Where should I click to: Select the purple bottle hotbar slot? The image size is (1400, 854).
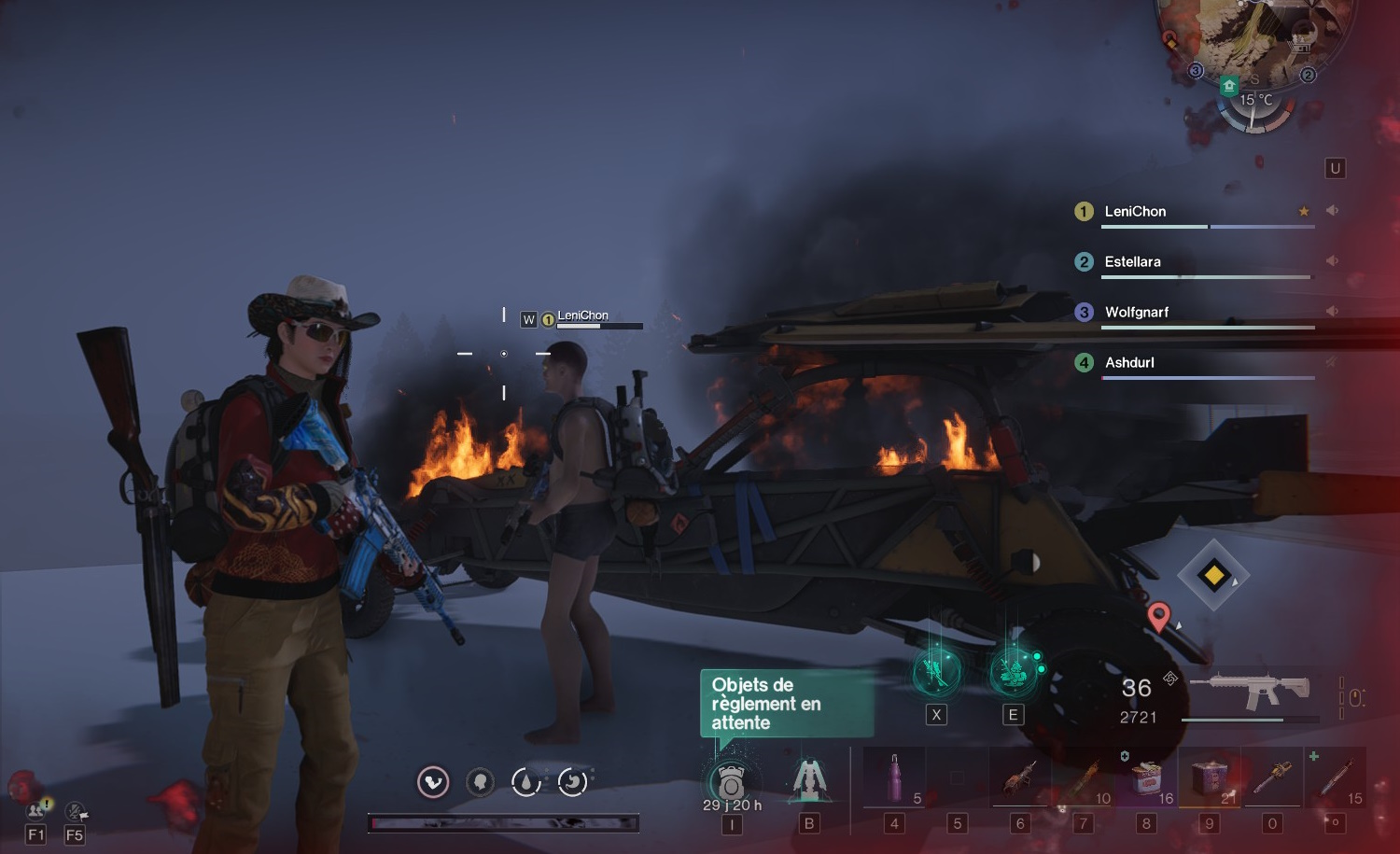point(894,778)
